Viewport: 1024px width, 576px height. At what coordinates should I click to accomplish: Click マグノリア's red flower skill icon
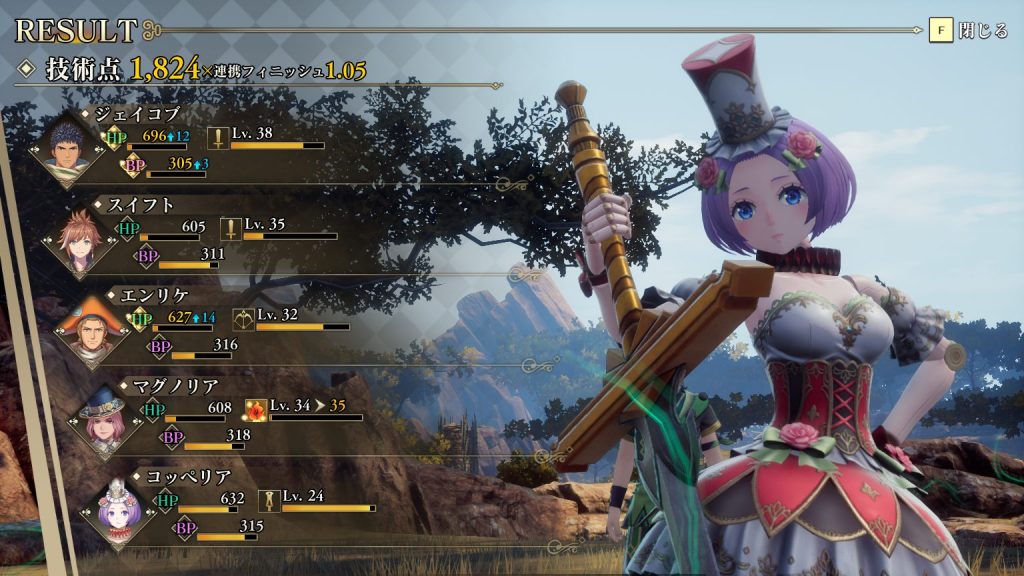coord(256,410)
